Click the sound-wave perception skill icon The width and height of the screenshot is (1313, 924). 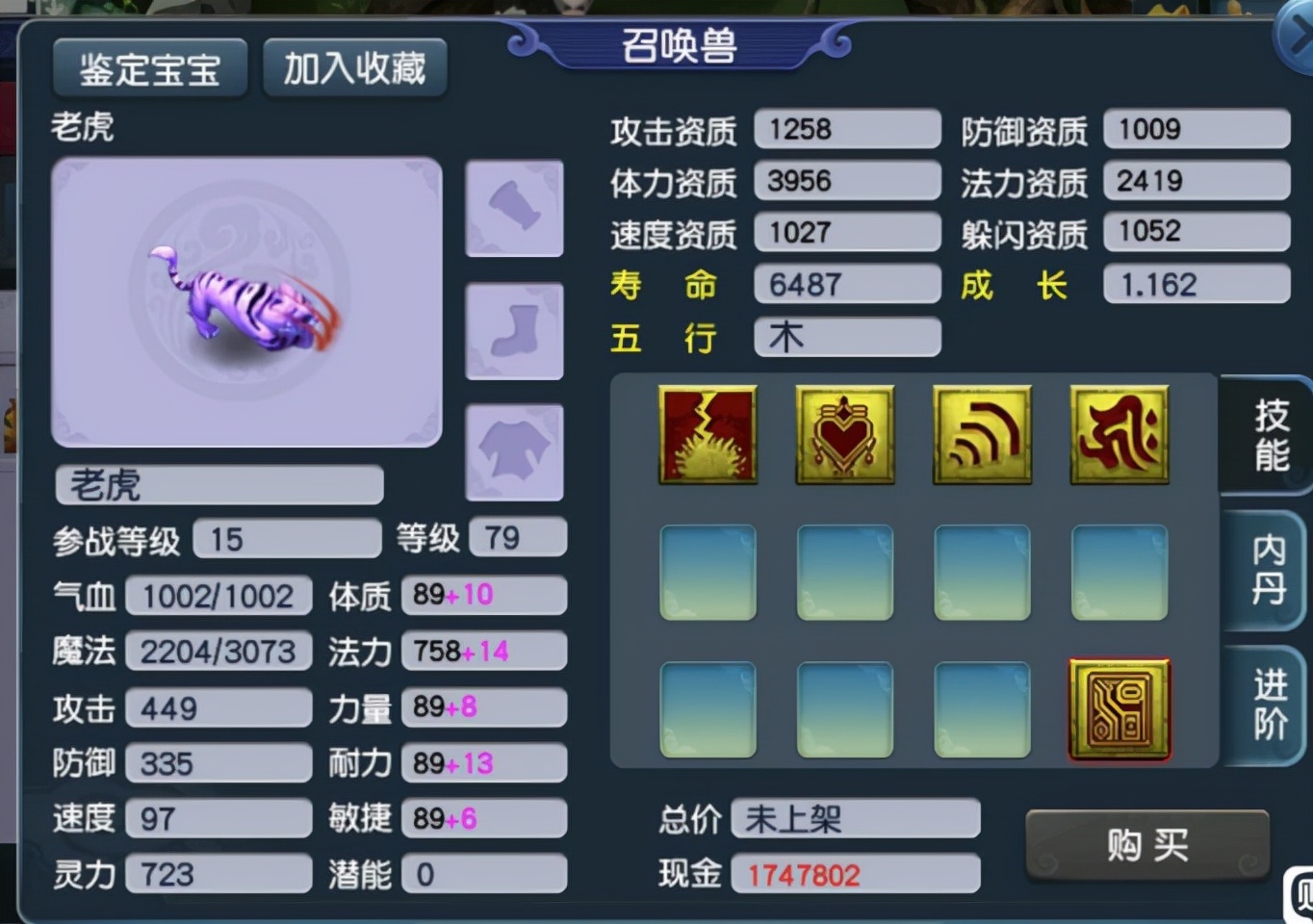982,434
